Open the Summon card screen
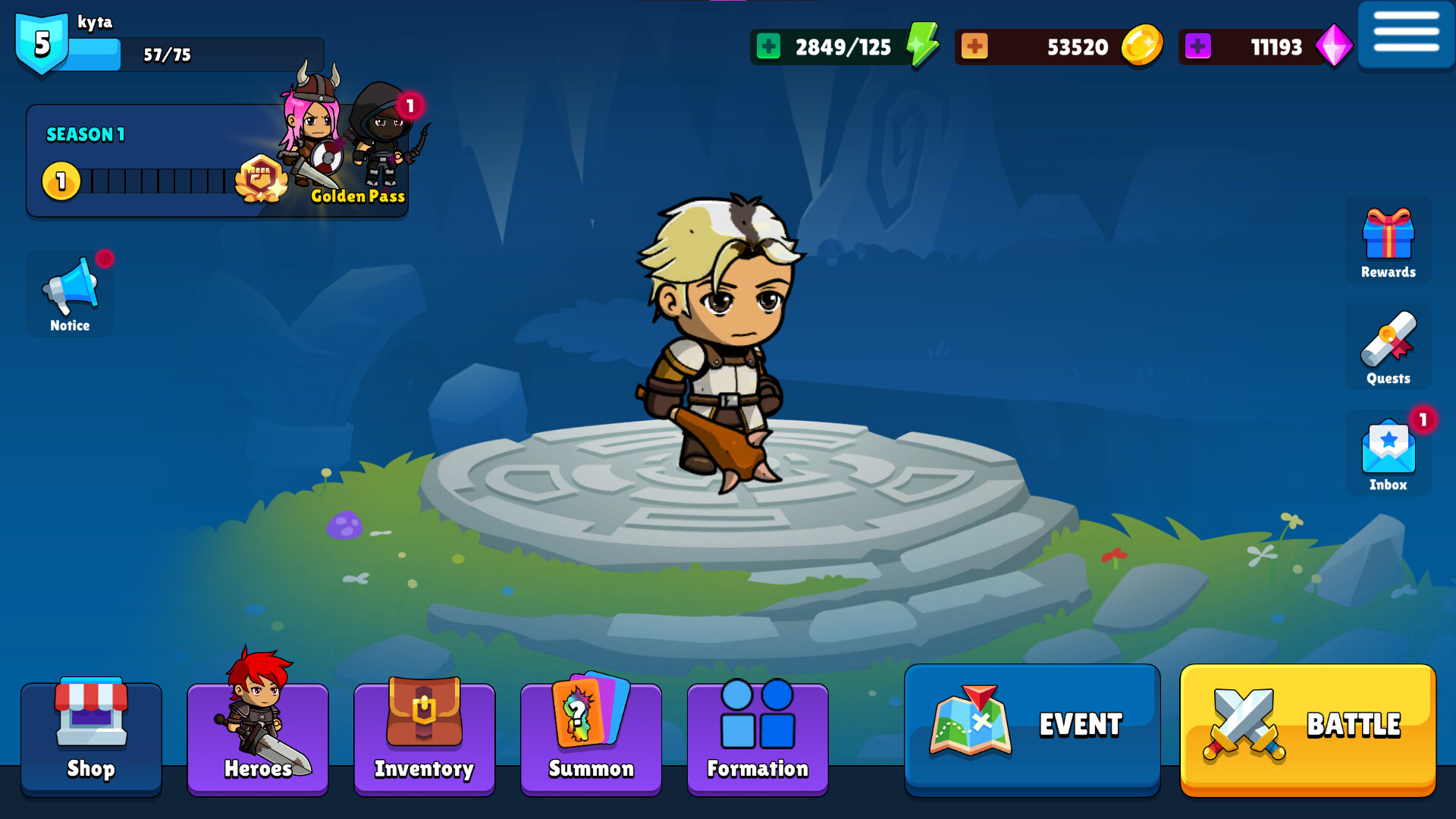The height and width of the screenshot is (819, 1456). click(590, 737)
